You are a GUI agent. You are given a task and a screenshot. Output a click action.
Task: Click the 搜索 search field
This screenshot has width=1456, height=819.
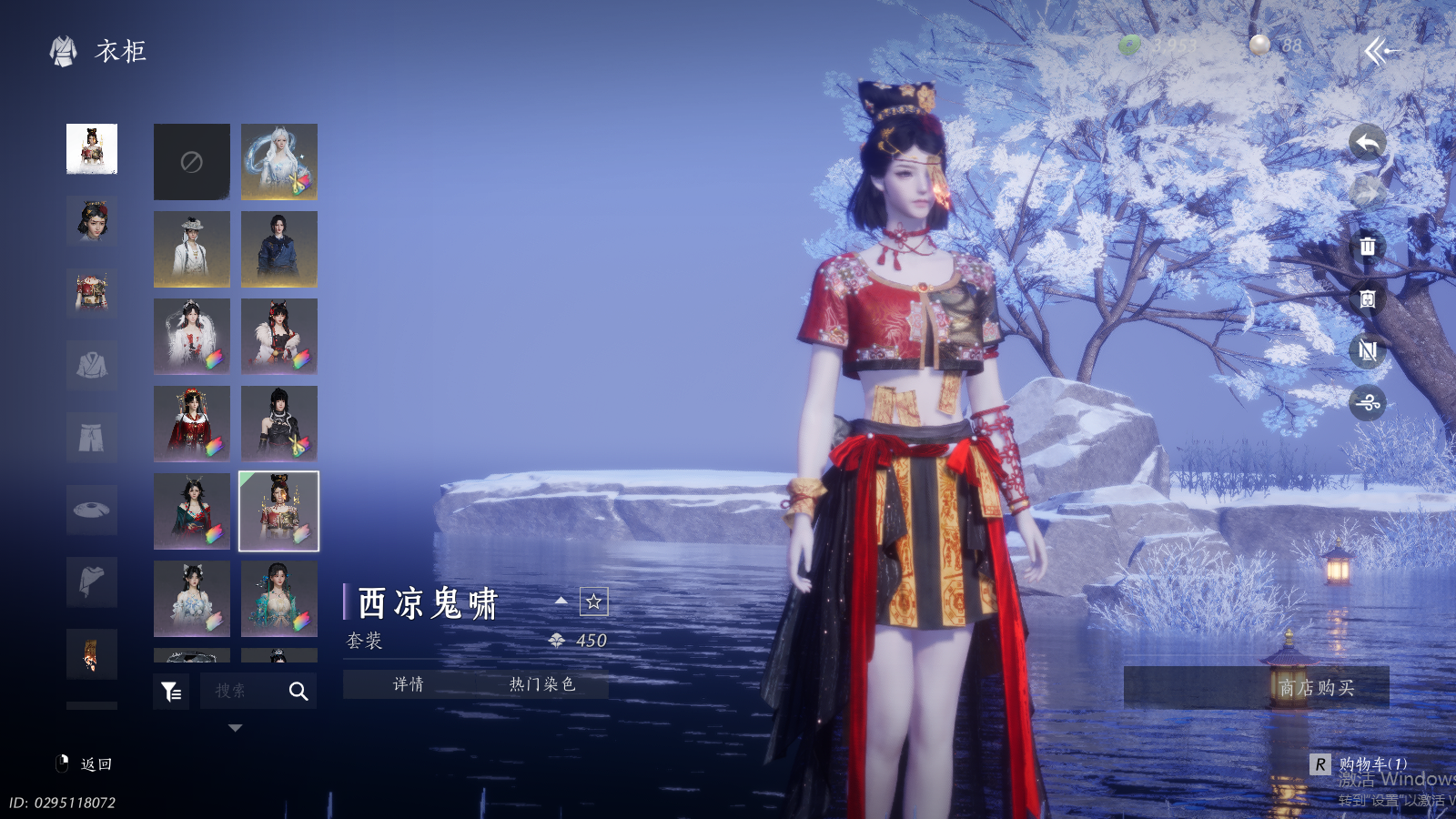coord(242,692)
